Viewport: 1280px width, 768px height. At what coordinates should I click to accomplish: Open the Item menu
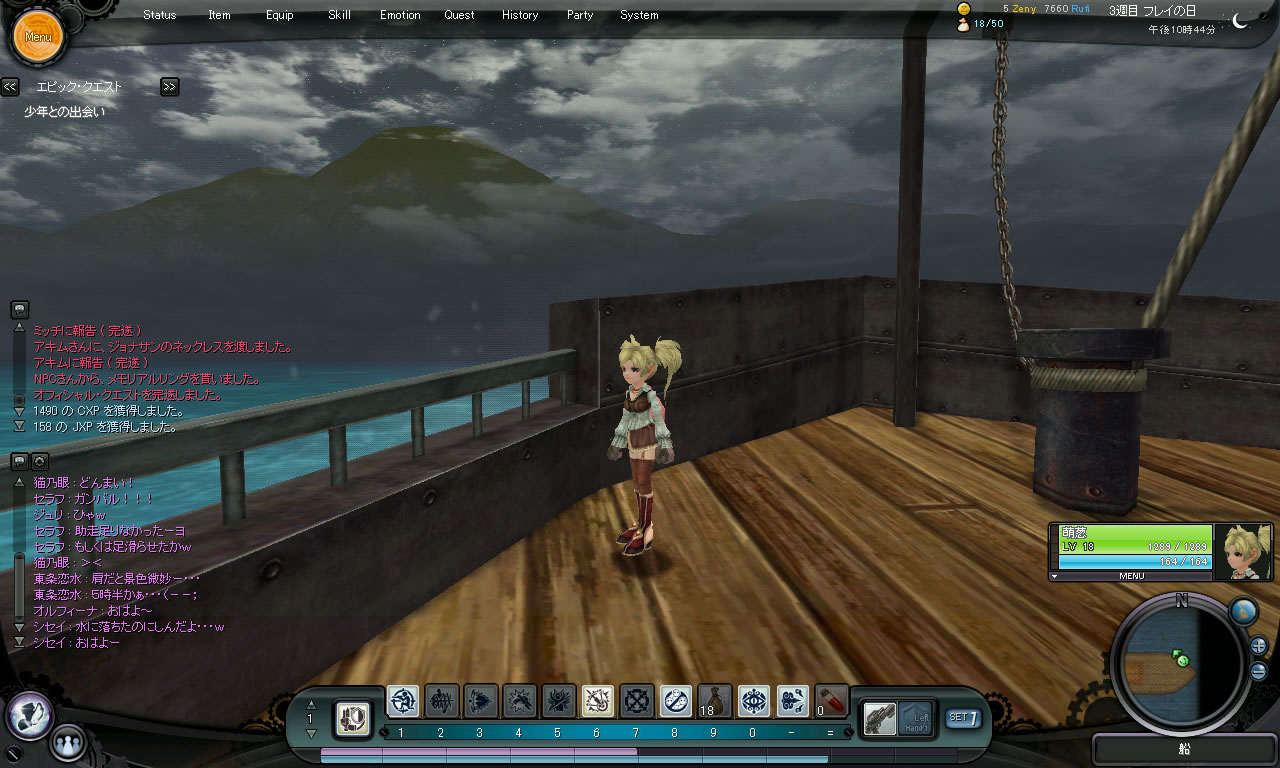point(219,15)
